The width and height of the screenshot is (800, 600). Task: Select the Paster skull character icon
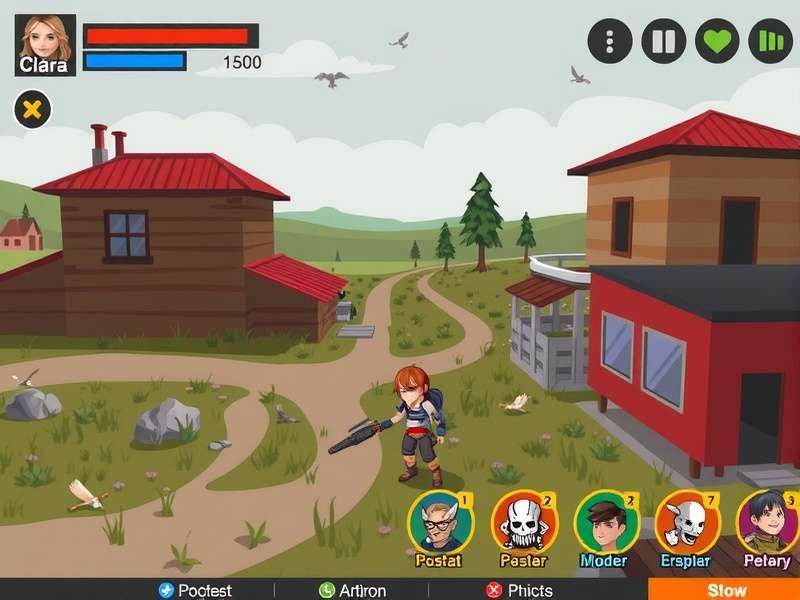(x=523, y=524)
